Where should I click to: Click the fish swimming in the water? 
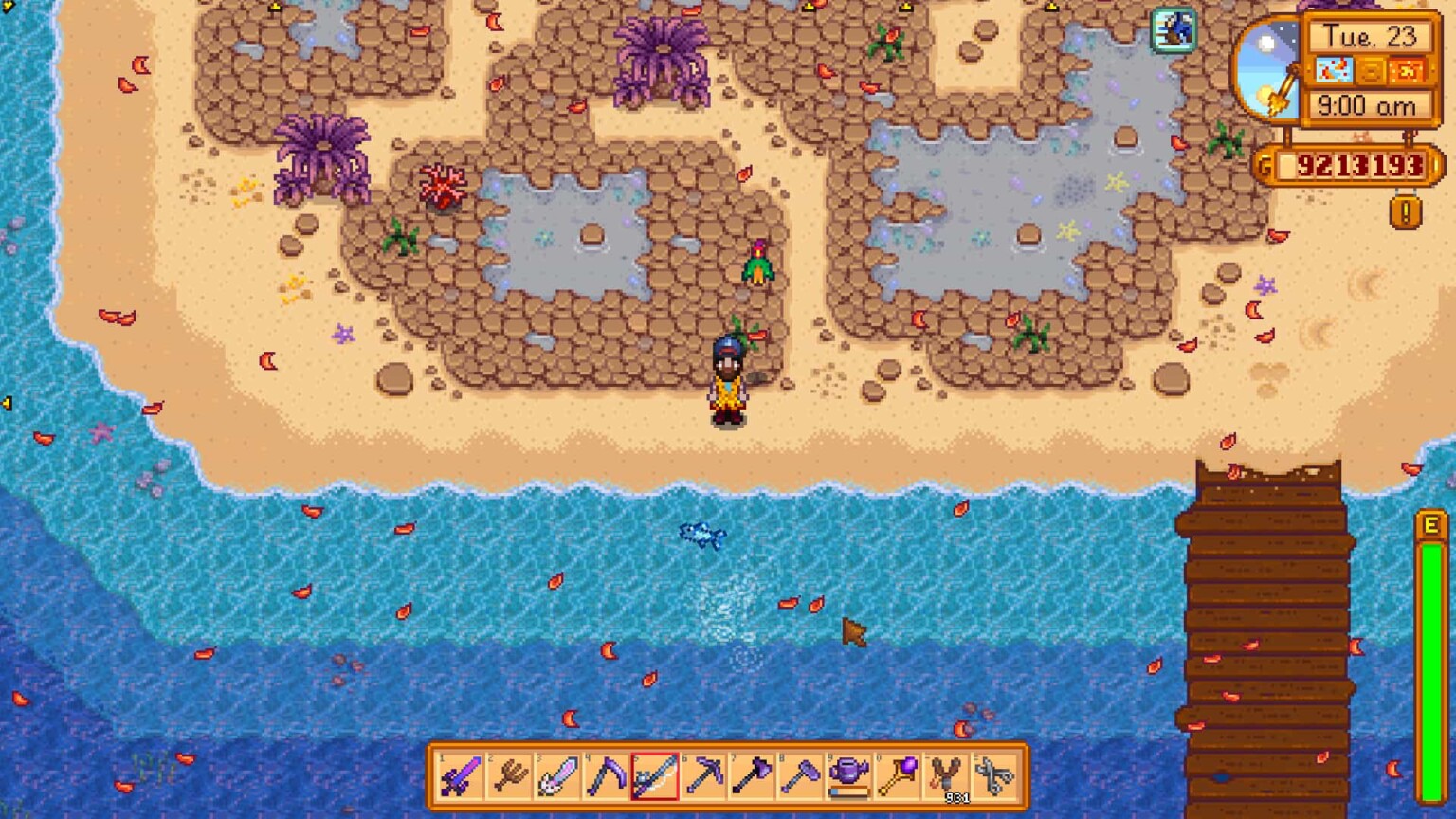pos(701,536)
